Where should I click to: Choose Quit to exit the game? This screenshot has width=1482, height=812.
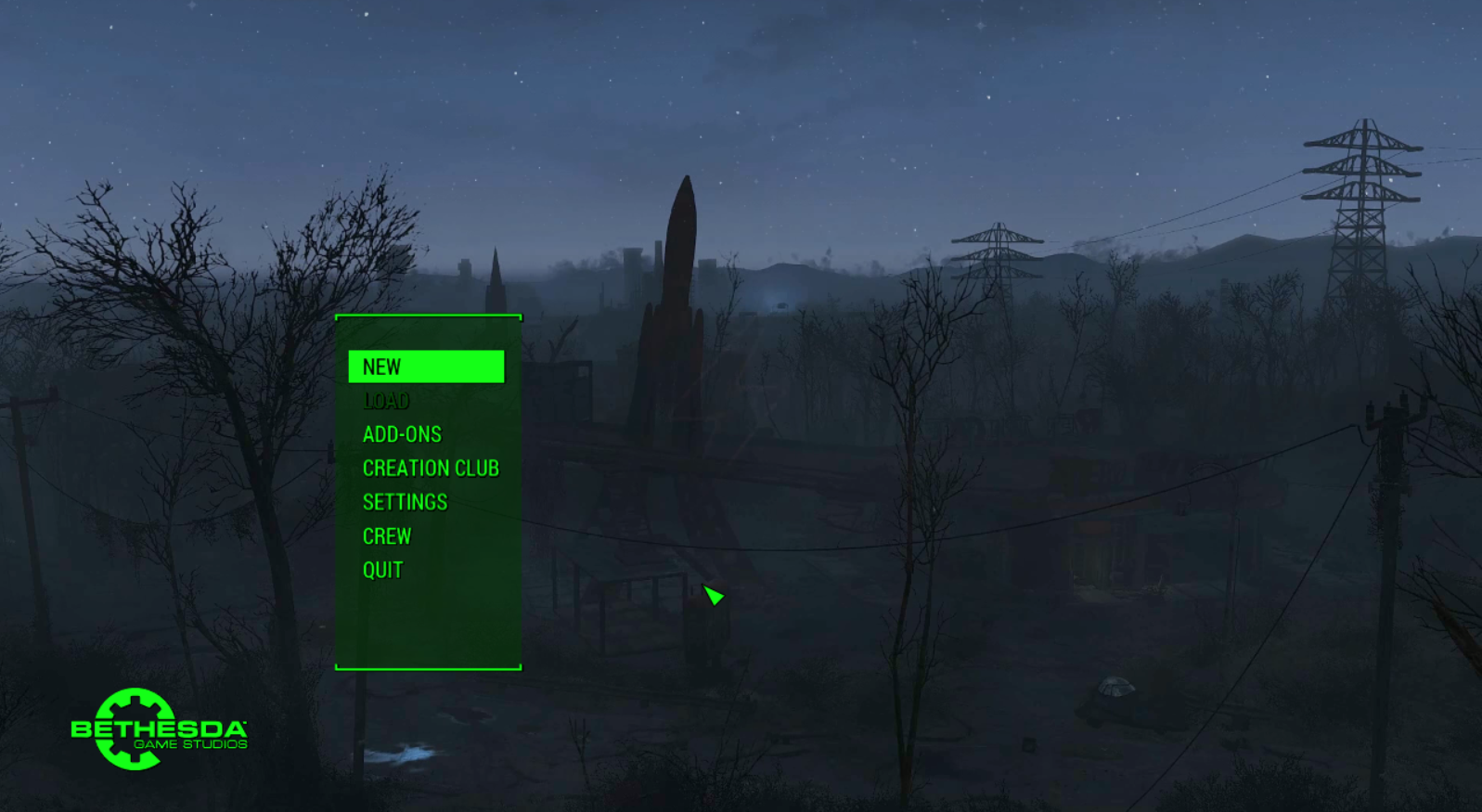382,570
